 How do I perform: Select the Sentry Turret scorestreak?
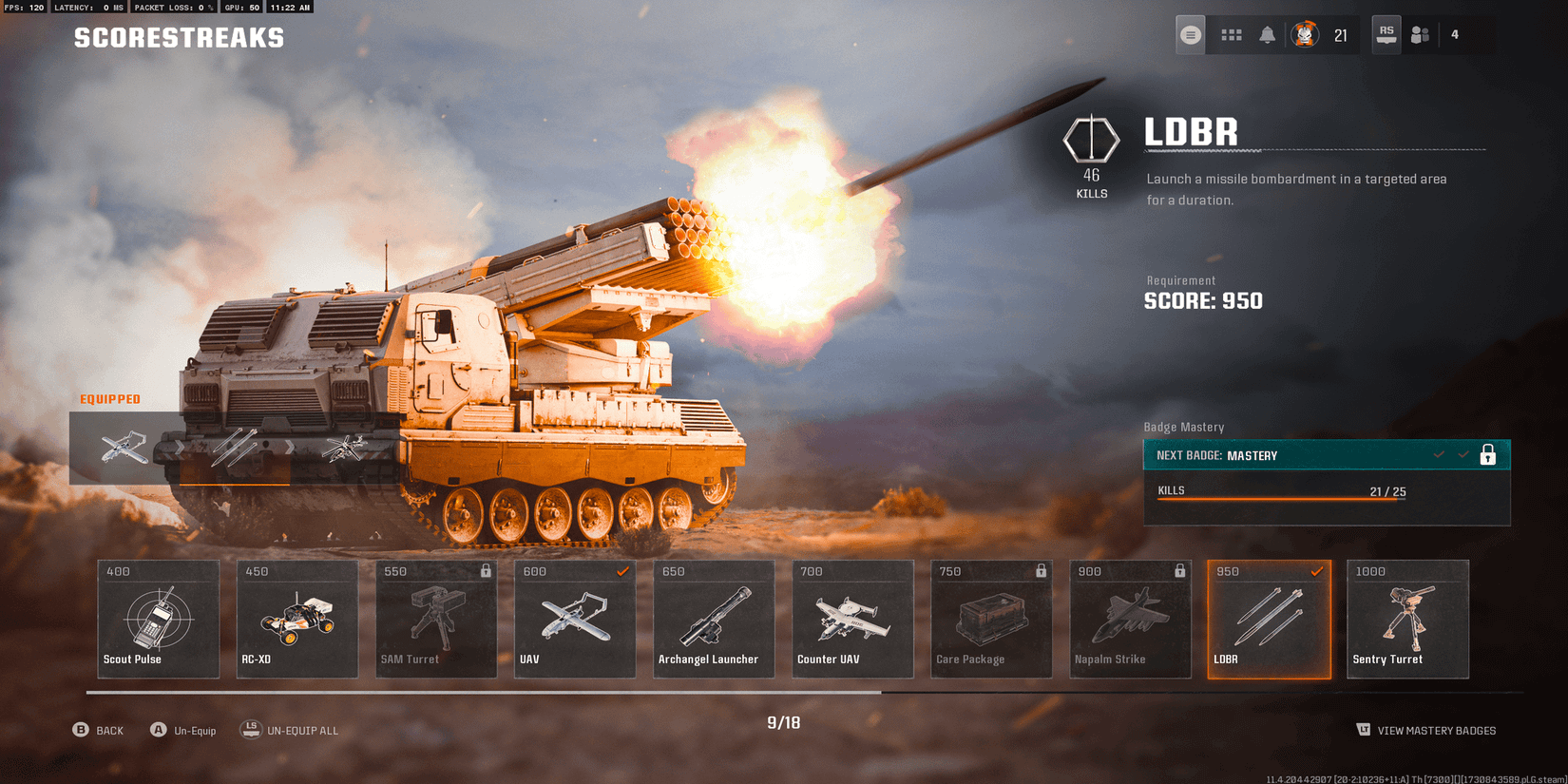1407,619
